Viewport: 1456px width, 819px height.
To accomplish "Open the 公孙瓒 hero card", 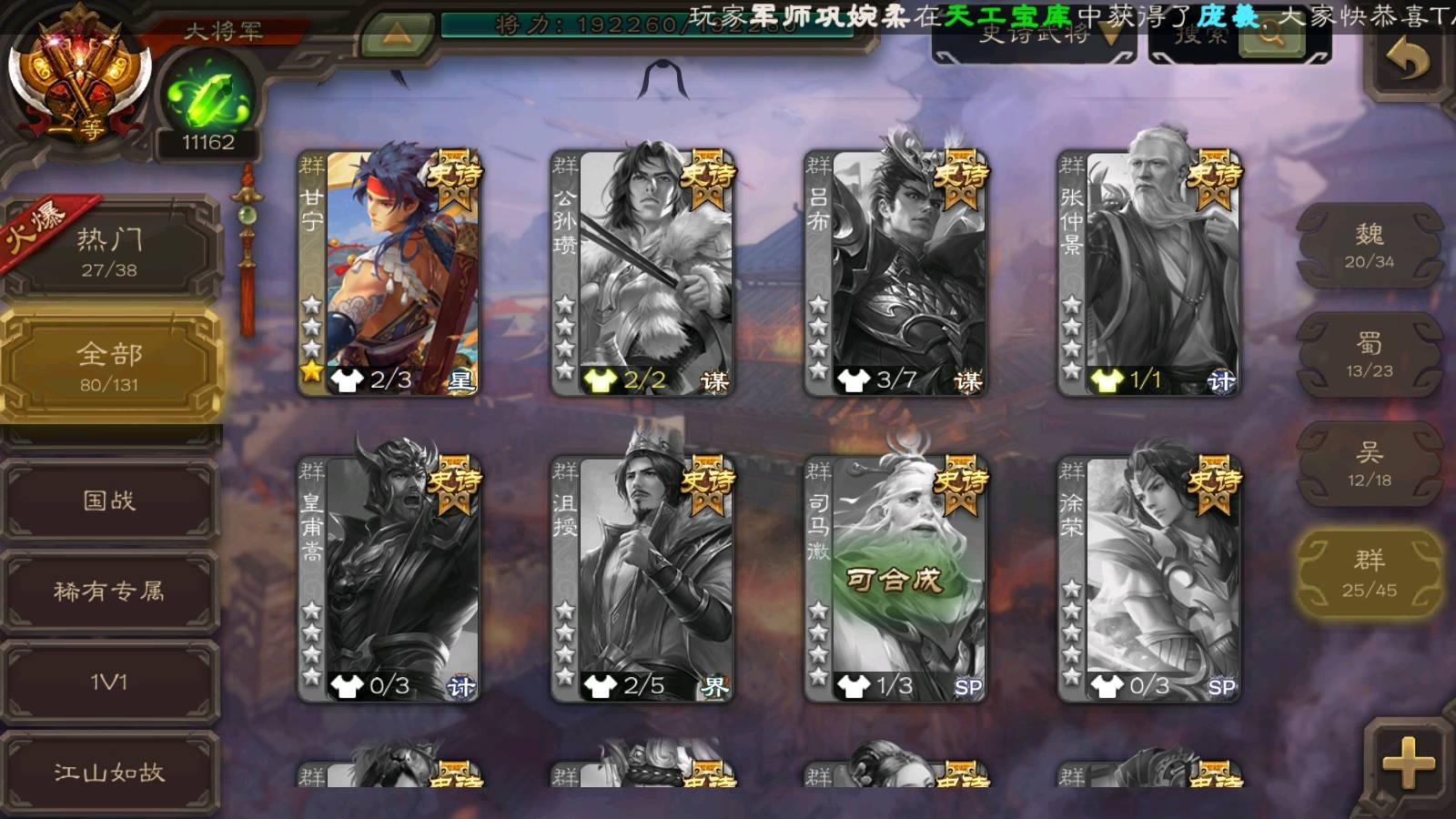I will coord(642,273).
